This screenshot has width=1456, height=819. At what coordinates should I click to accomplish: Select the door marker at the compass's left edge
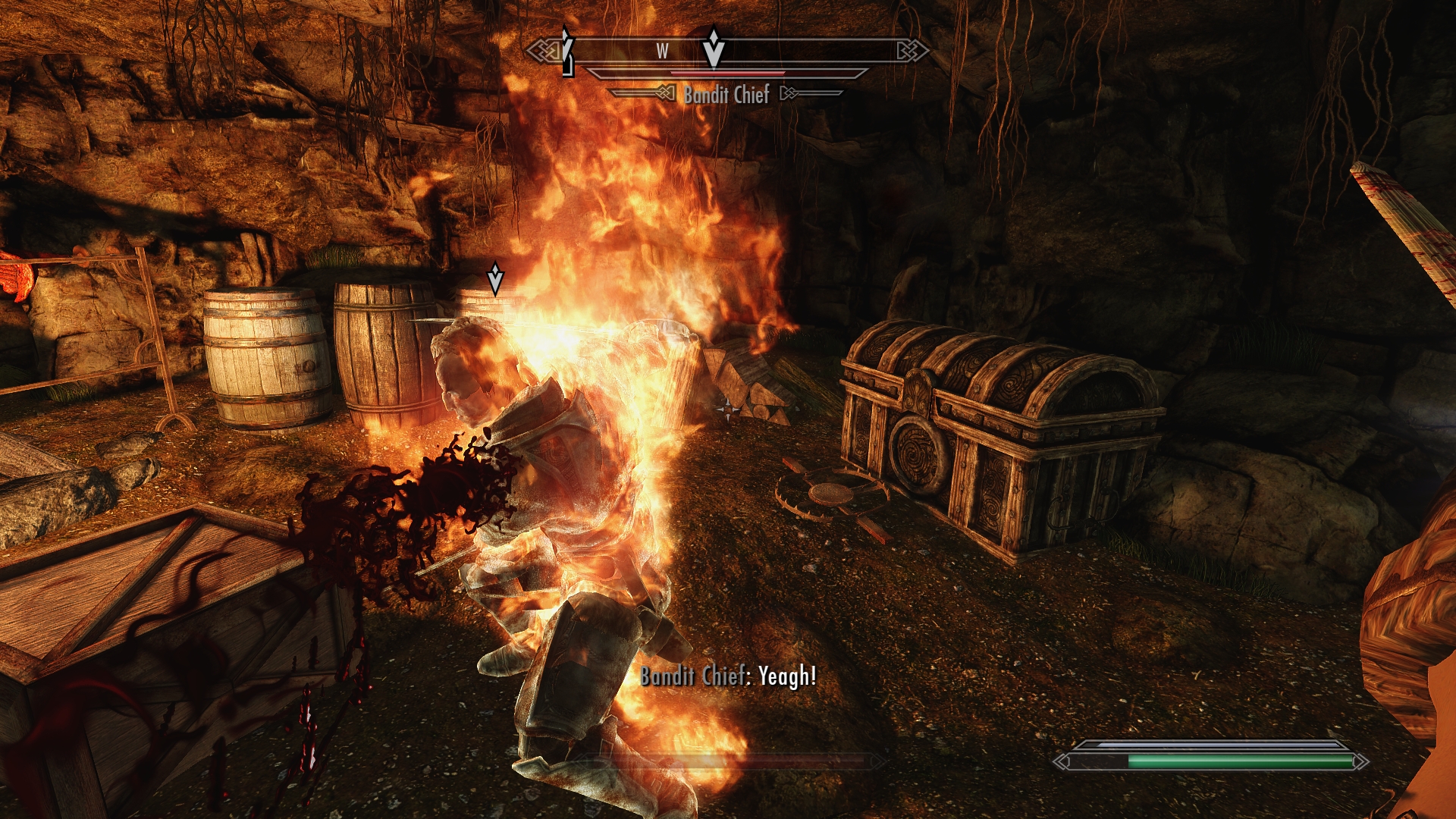point(567,53)
